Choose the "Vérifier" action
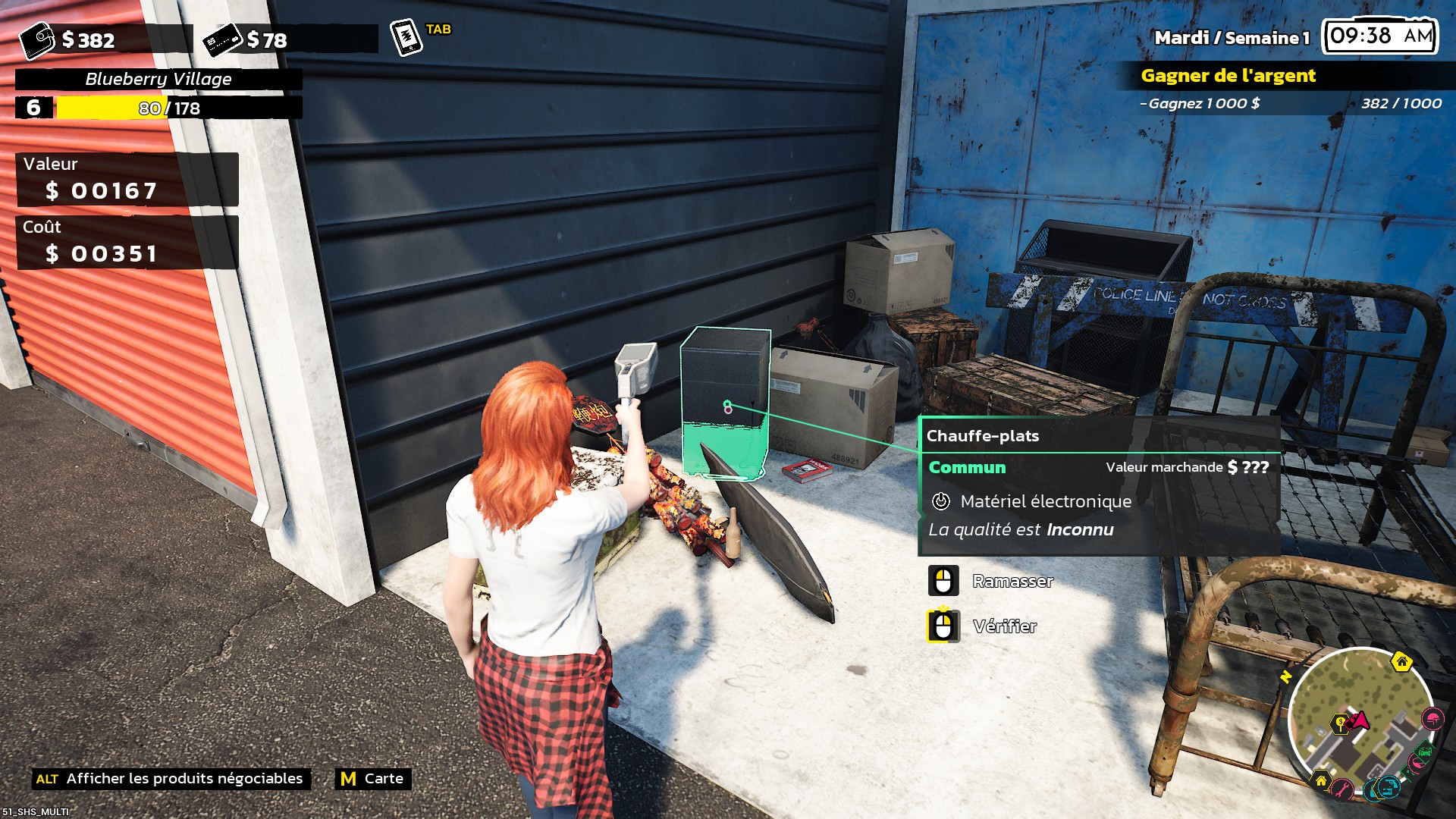Viewport: 1456px width, 819px height. 1004,627
